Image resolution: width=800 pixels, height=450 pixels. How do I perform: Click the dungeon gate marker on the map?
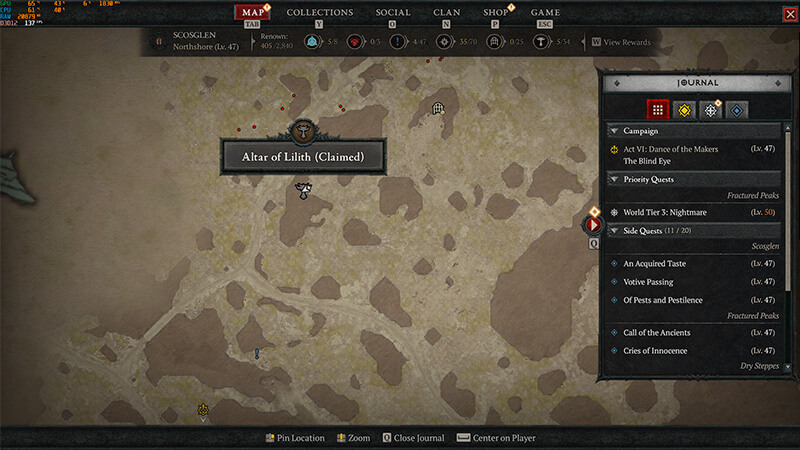pos(437,108)
